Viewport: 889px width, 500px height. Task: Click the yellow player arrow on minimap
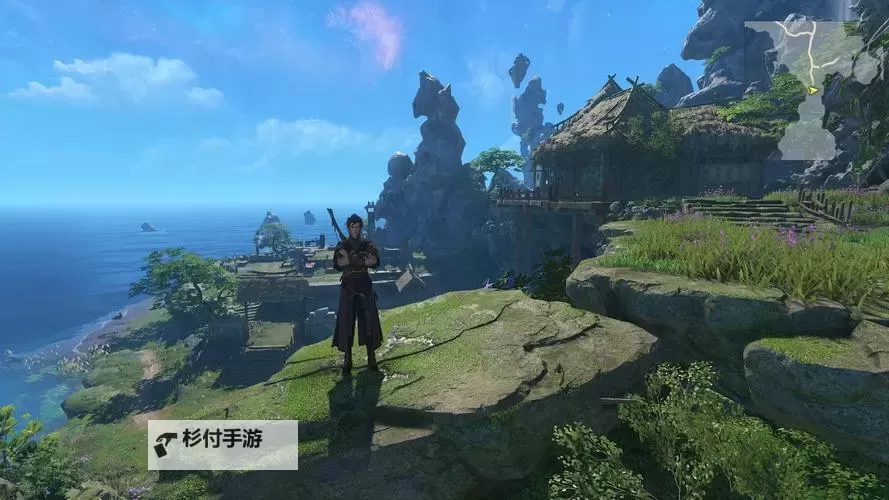coord(812,91)
